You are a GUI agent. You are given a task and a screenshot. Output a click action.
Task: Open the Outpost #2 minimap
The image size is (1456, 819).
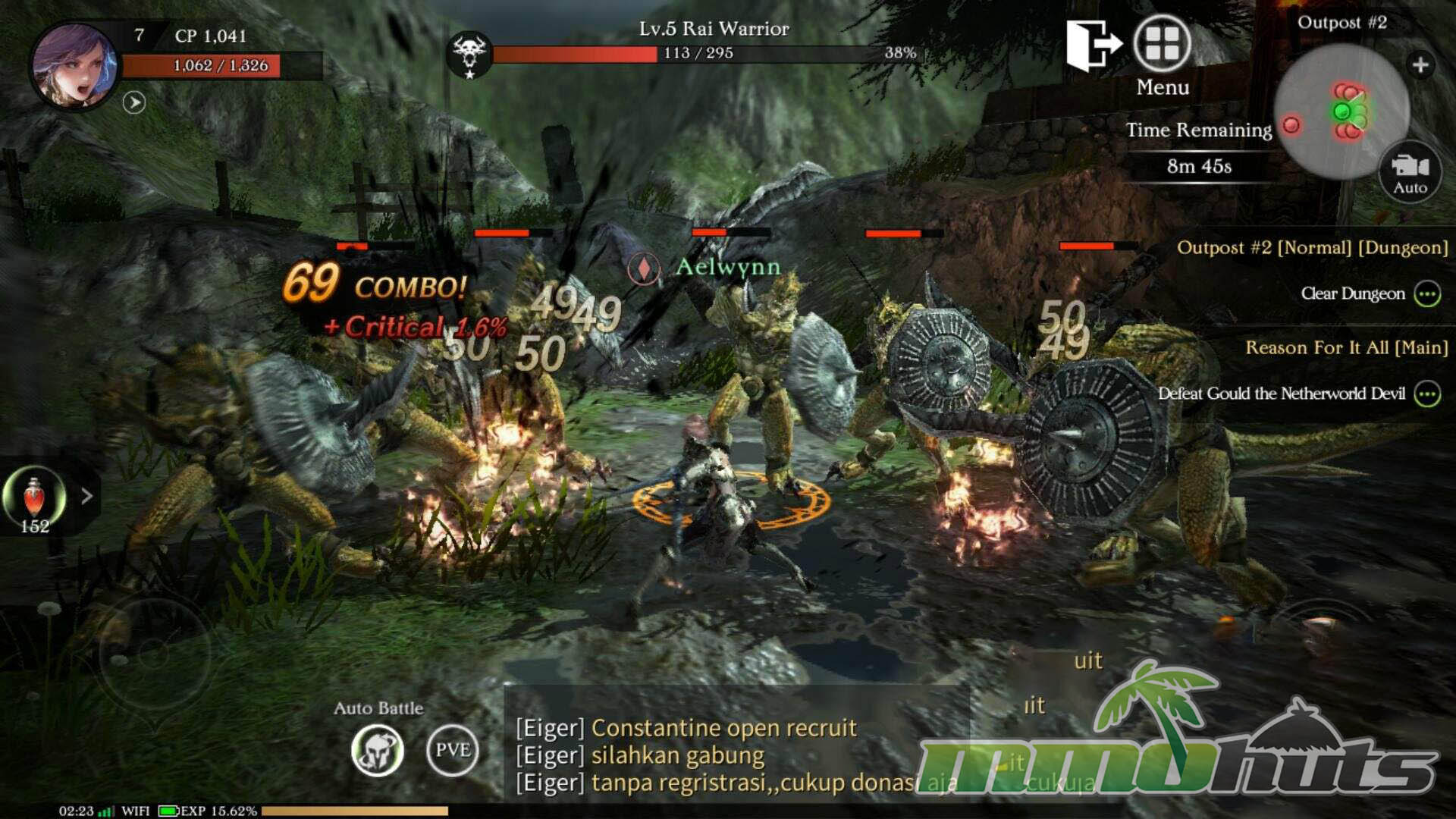coord(1341,111)
